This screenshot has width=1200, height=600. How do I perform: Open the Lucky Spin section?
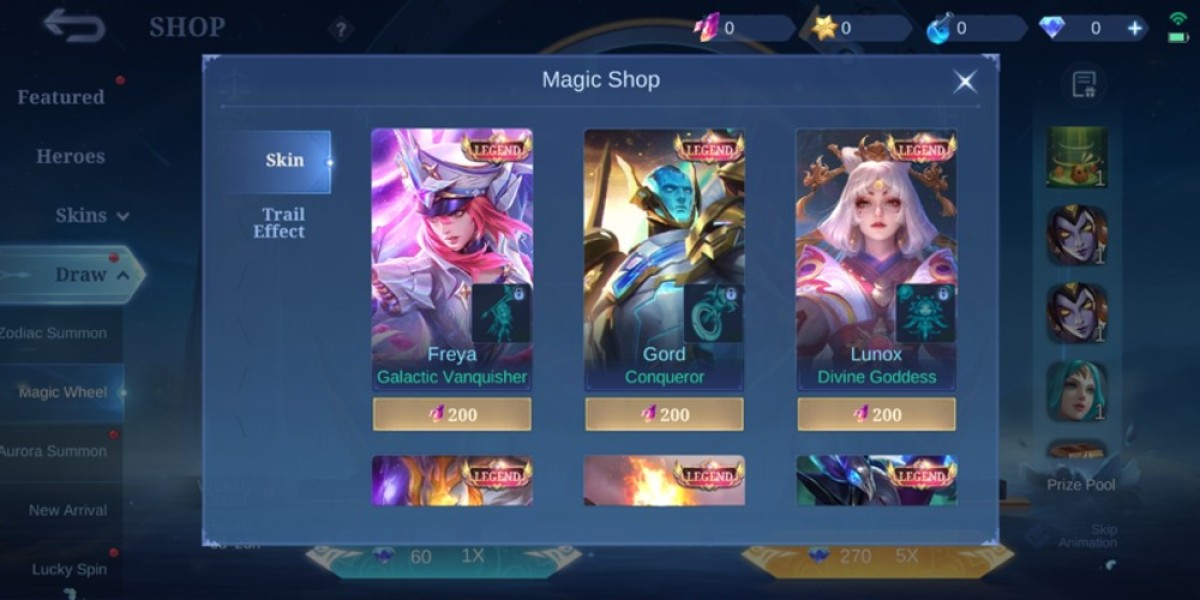point(69,569)
